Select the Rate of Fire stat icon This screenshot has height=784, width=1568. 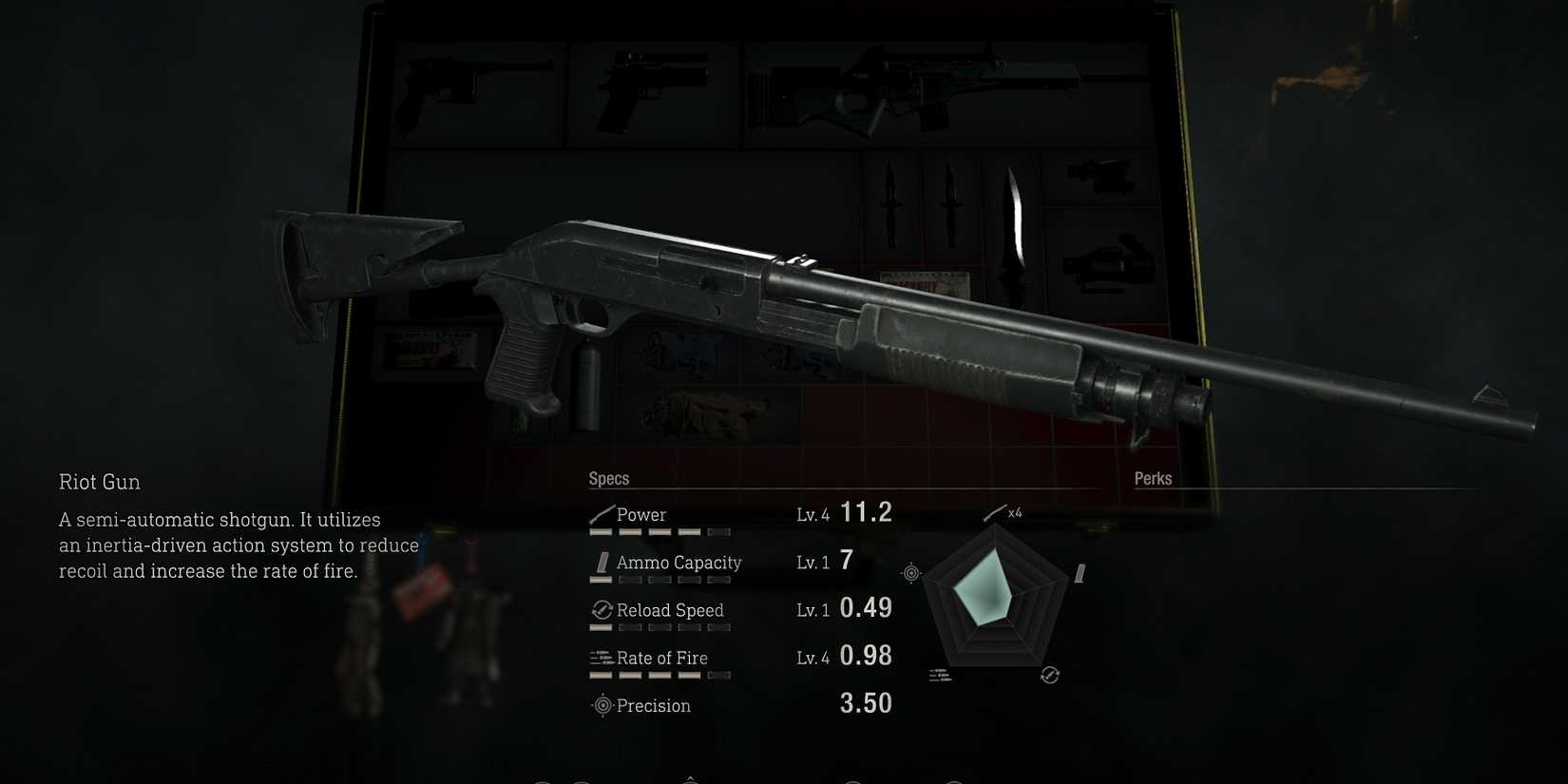coord(601,657)
